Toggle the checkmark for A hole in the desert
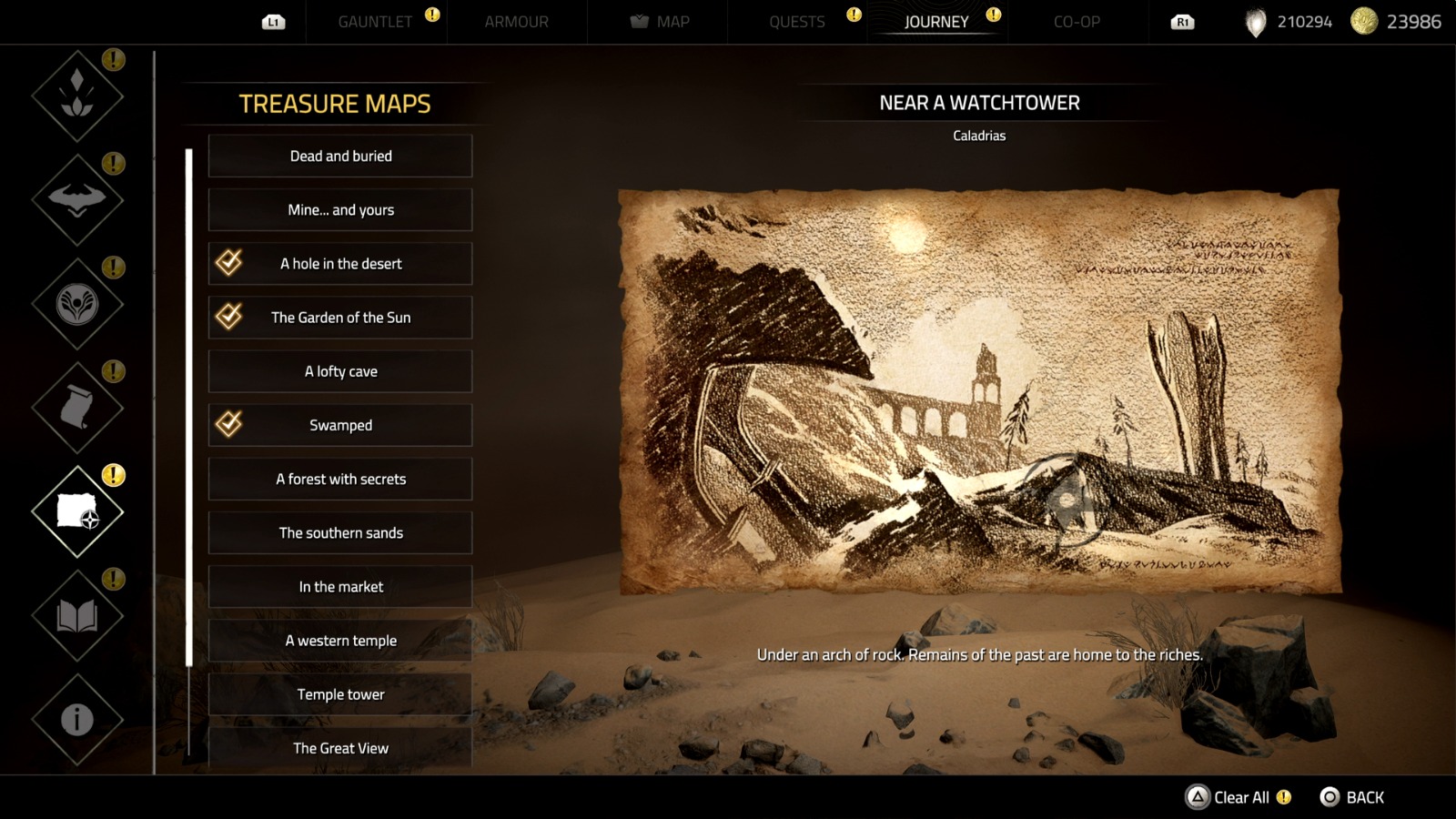 (x=231, y=263)
